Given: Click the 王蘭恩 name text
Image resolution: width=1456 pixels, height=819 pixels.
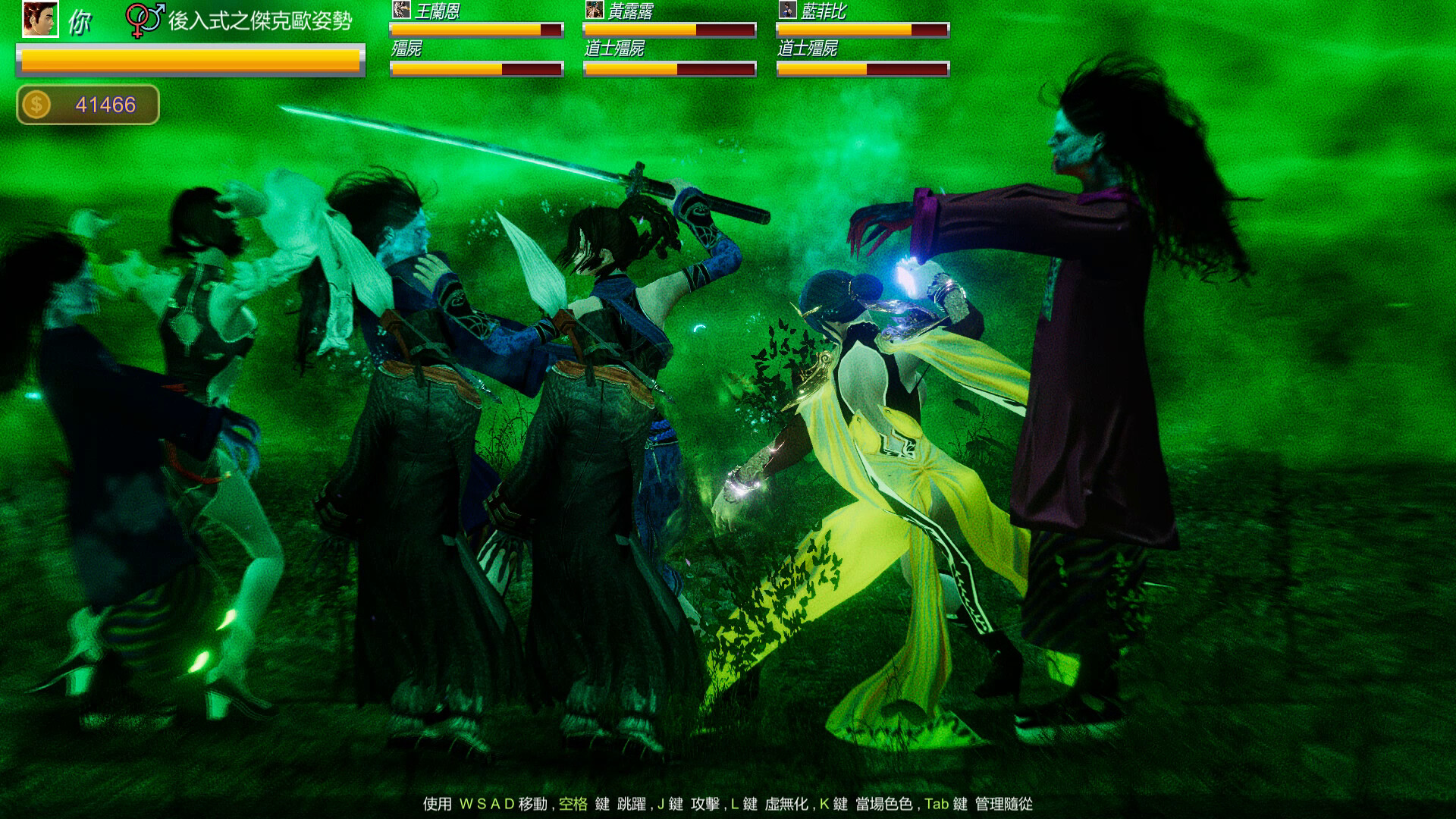Looking at the screenshot, I should pos(440,11).
